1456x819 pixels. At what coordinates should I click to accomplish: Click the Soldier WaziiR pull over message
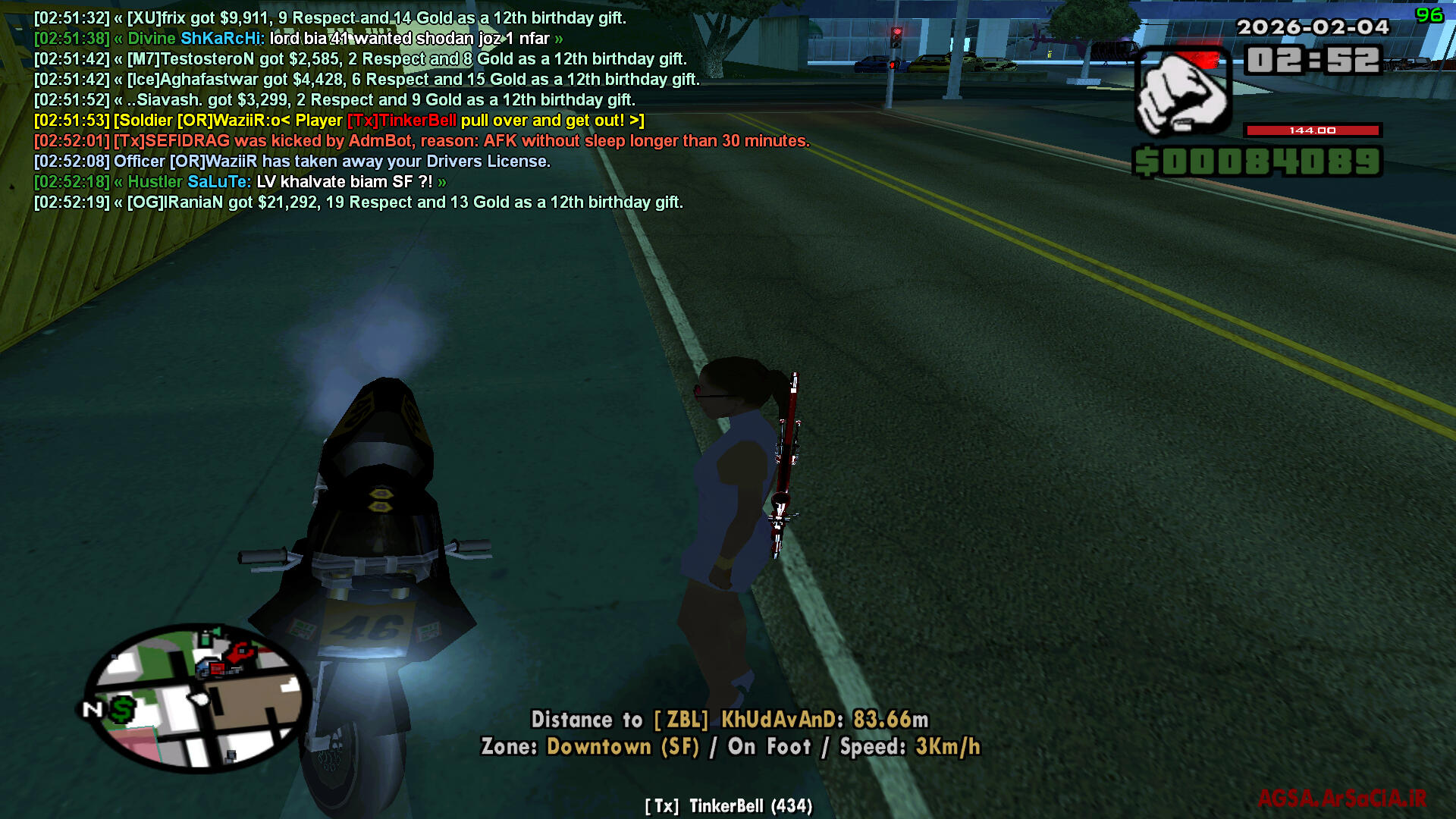coord(338,121)
